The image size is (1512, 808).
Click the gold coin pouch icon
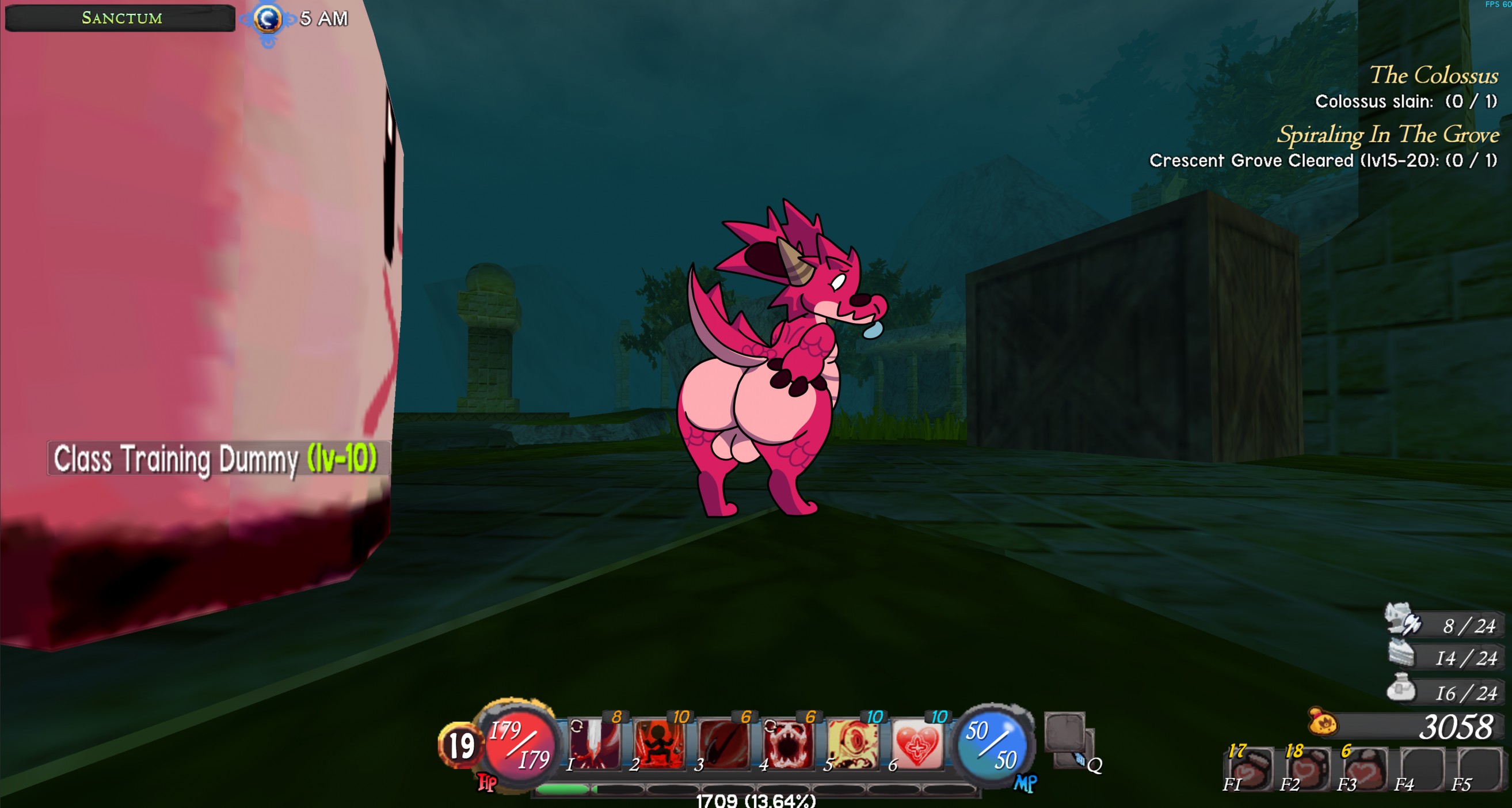[x=1323, y=722]
